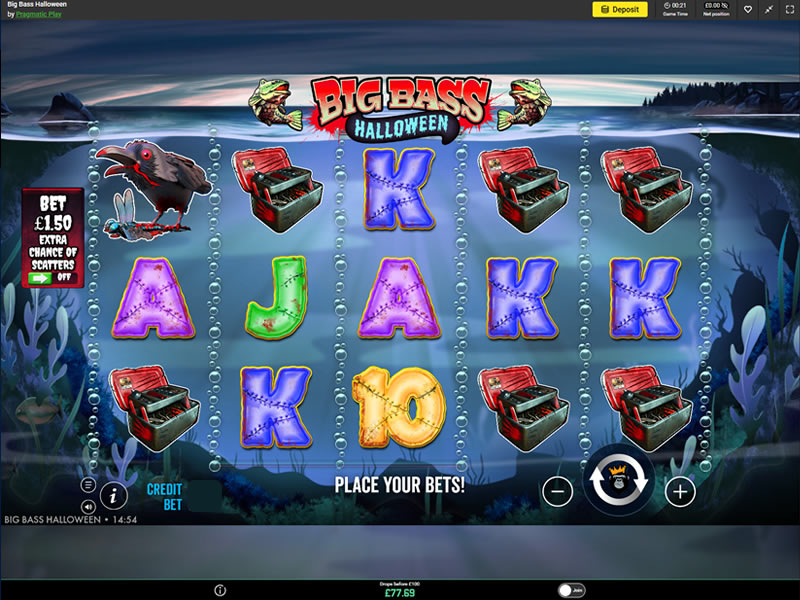The width and height of the screenshot is (800, 600).
Task: Click the yellow Deposit button
Action: (x=619, y=9)
